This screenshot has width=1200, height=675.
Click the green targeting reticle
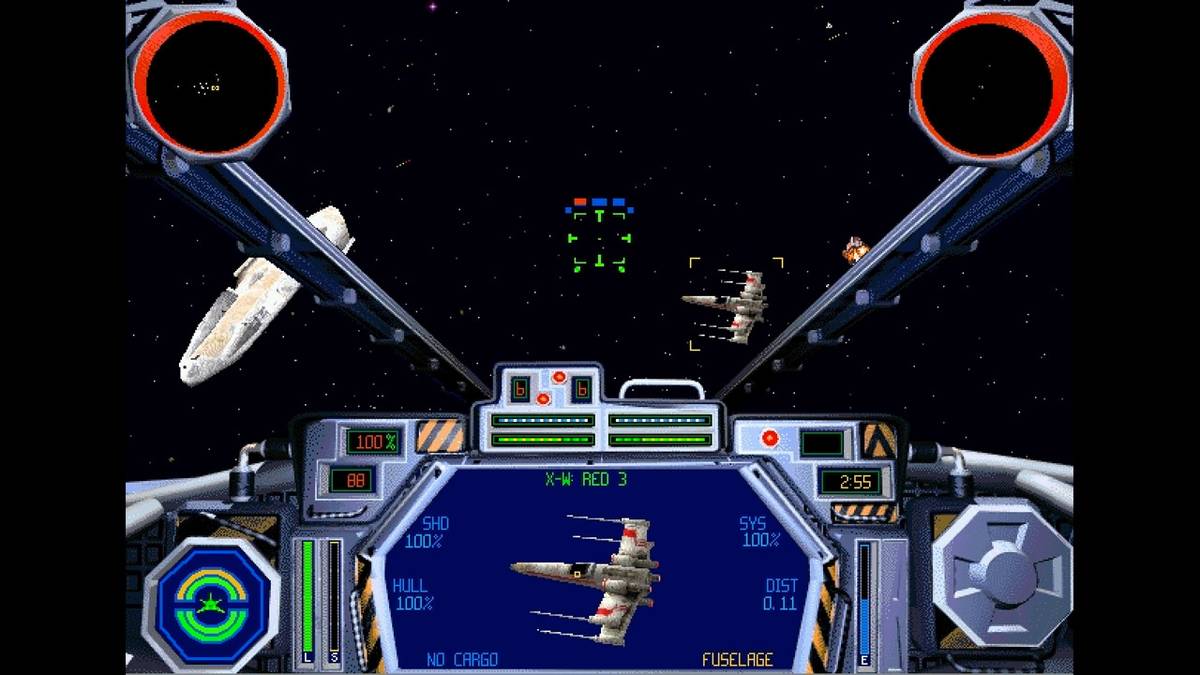(599, 240)
